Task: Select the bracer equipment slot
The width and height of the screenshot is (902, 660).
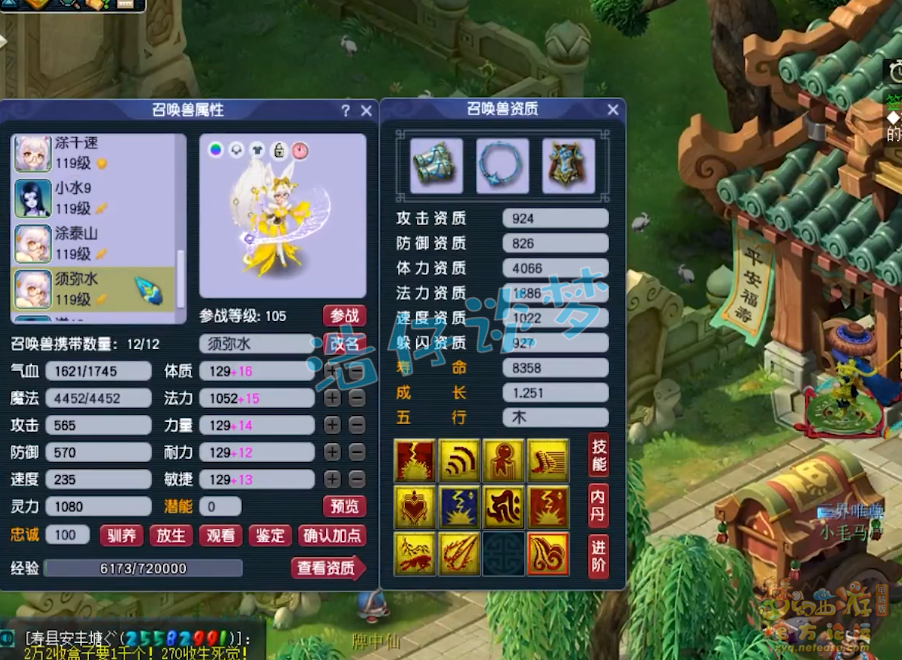Action: point(436,165)
